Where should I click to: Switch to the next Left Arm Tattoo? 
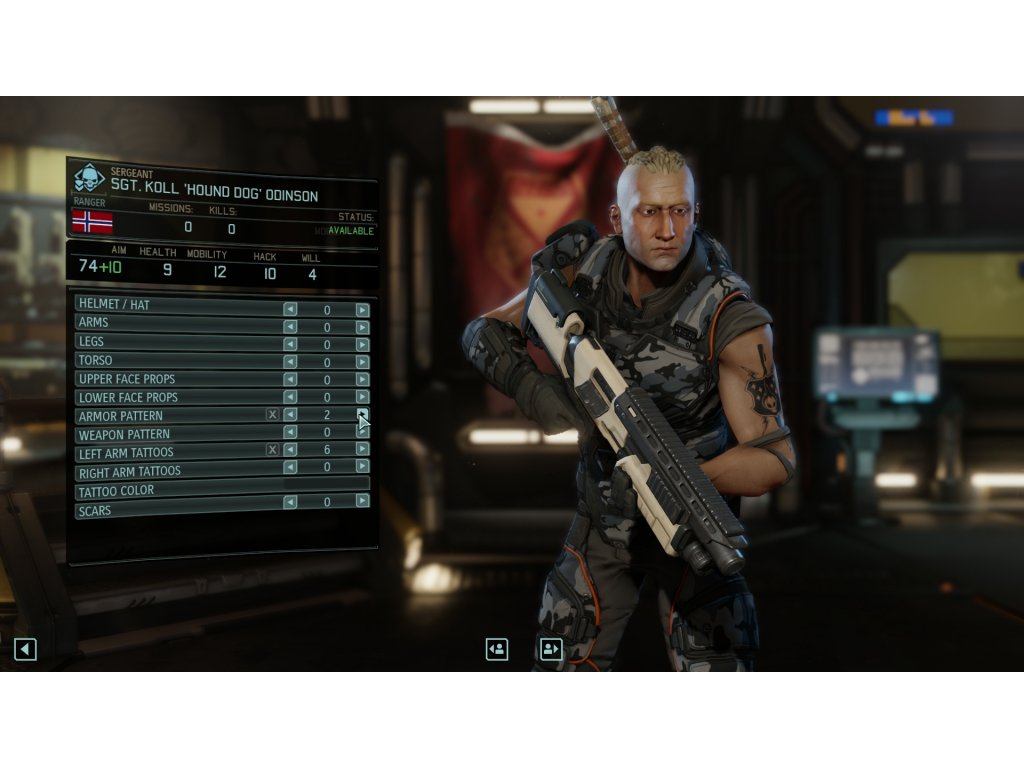tap(362, 450)
